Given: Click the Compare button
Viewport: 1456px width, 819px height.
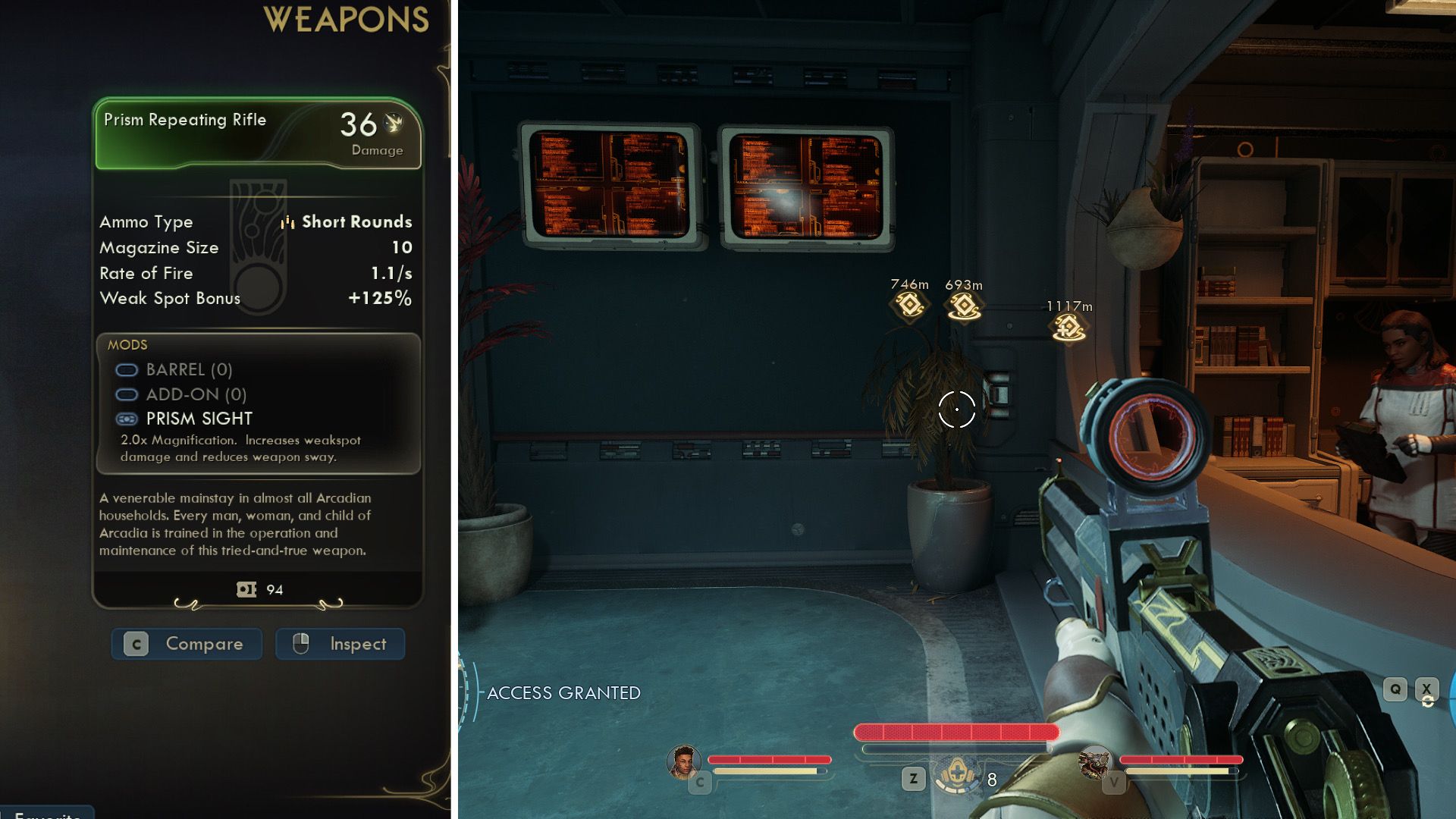Looking at the screenshot, I should 187,644.
